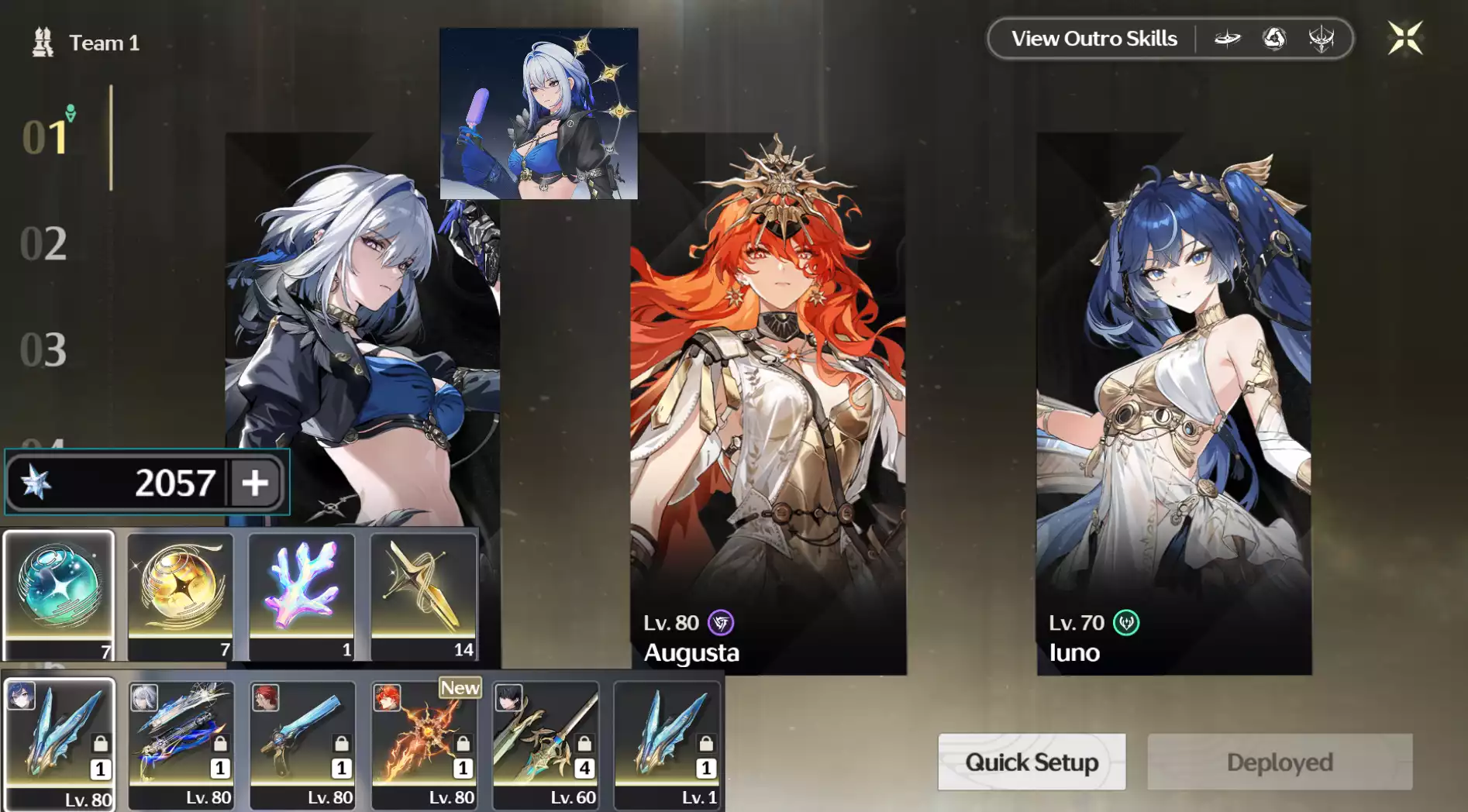Close the team screen with the X
Viewport: 1468px width, 812px height.
click(x=1404, y=38)
